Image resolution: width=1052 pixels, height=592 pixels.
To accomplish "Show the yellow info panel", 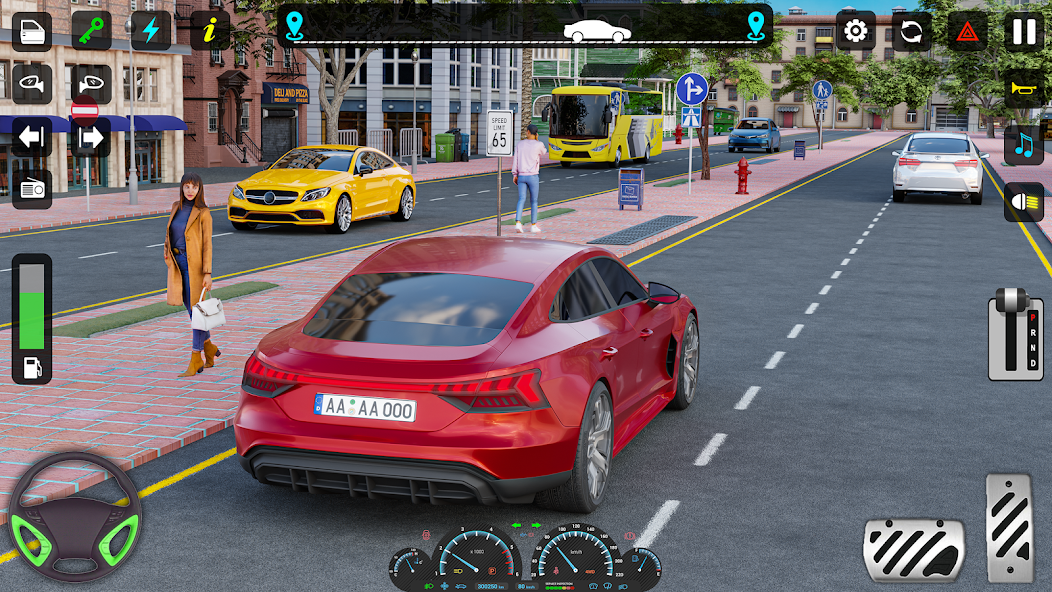I will pyautogui.click(x=209, y=31).
